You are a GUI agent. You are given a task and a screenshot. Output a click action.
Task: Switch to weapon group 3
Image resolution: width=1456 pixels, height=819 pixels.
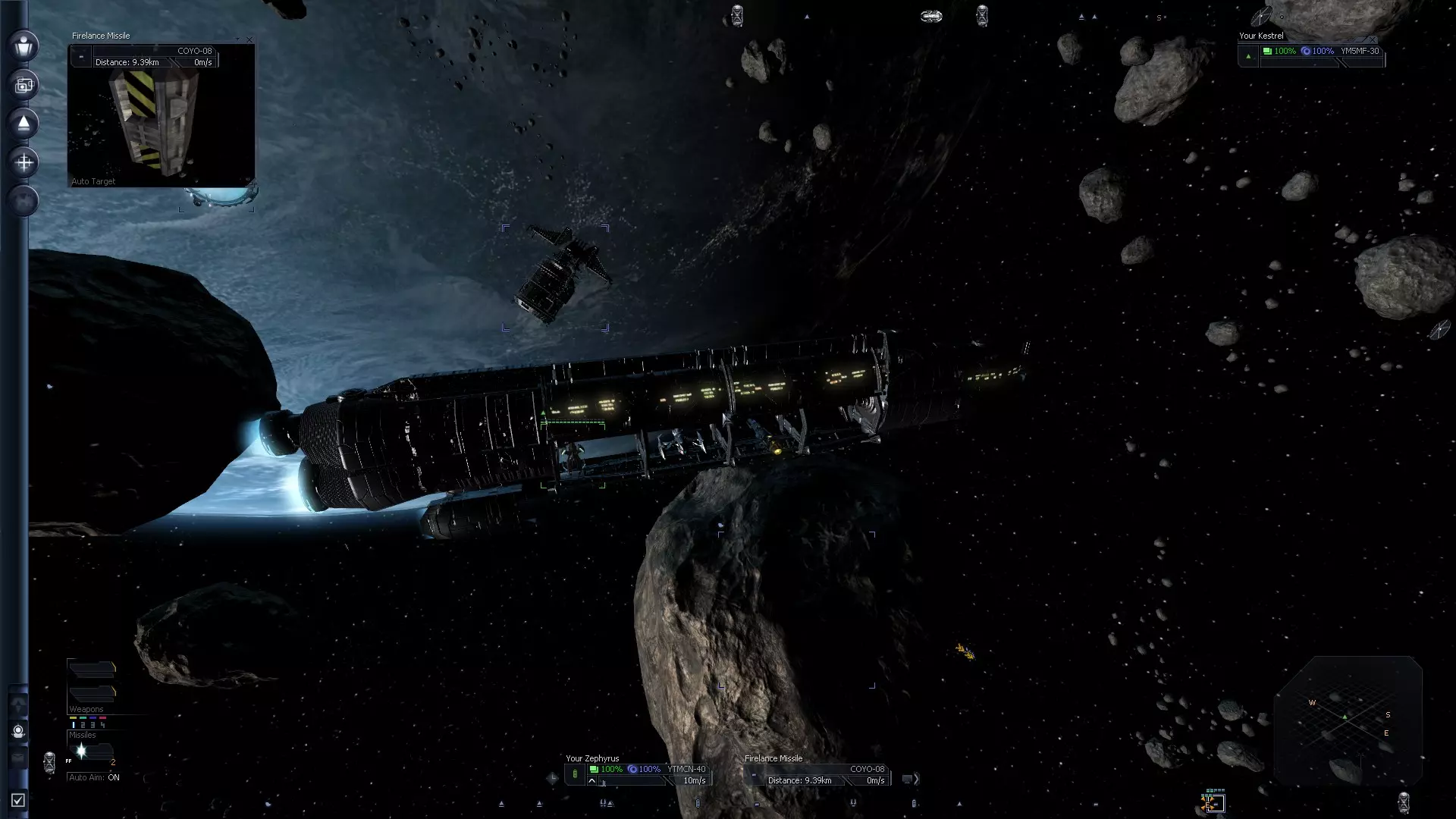pyautogui.click(x=93, y=725)
